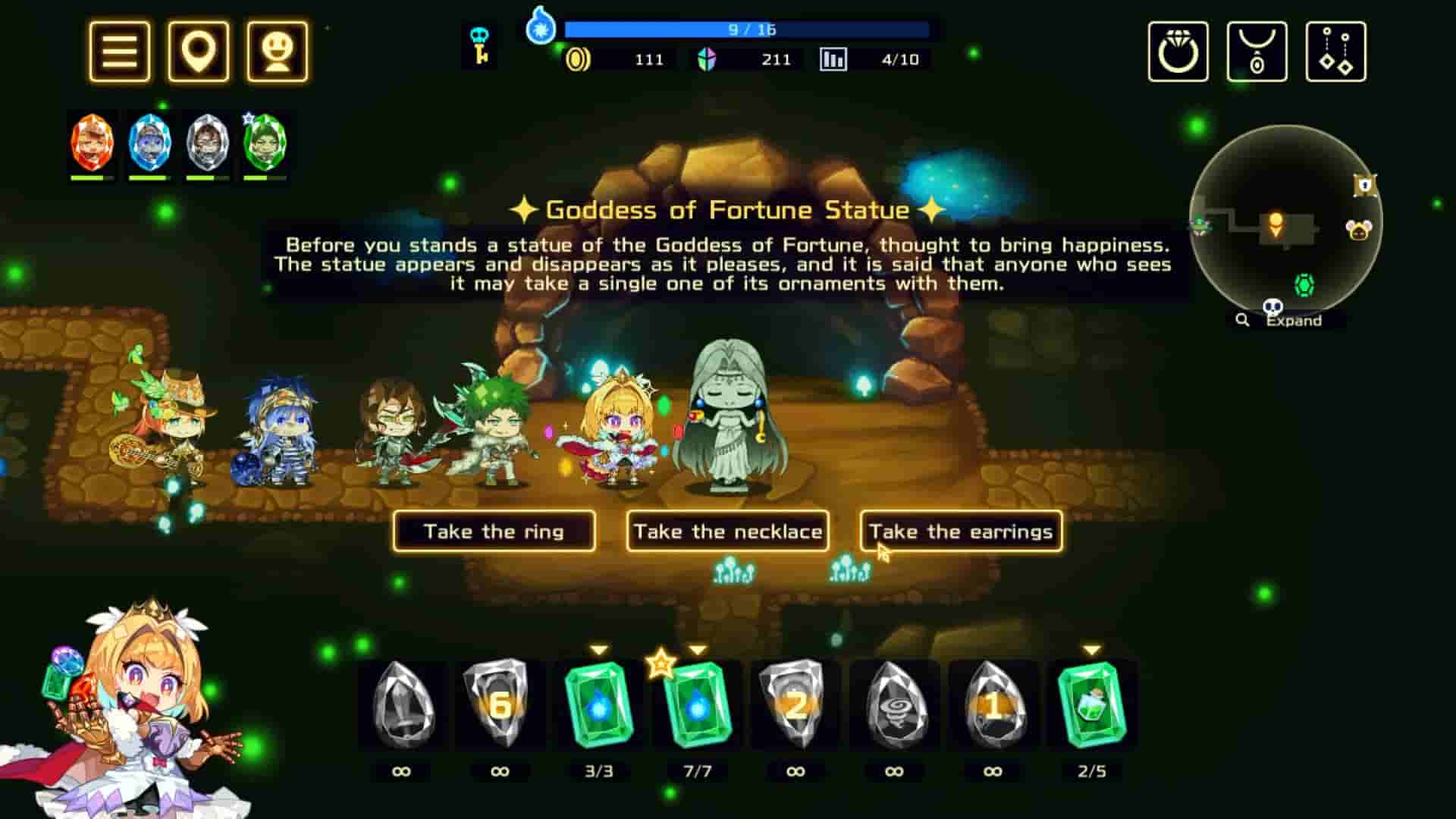Image resolution: width=1456 pixels, height=819 pixels.
Task: Select the gold coin currency icon
Action: pos(579,58)
